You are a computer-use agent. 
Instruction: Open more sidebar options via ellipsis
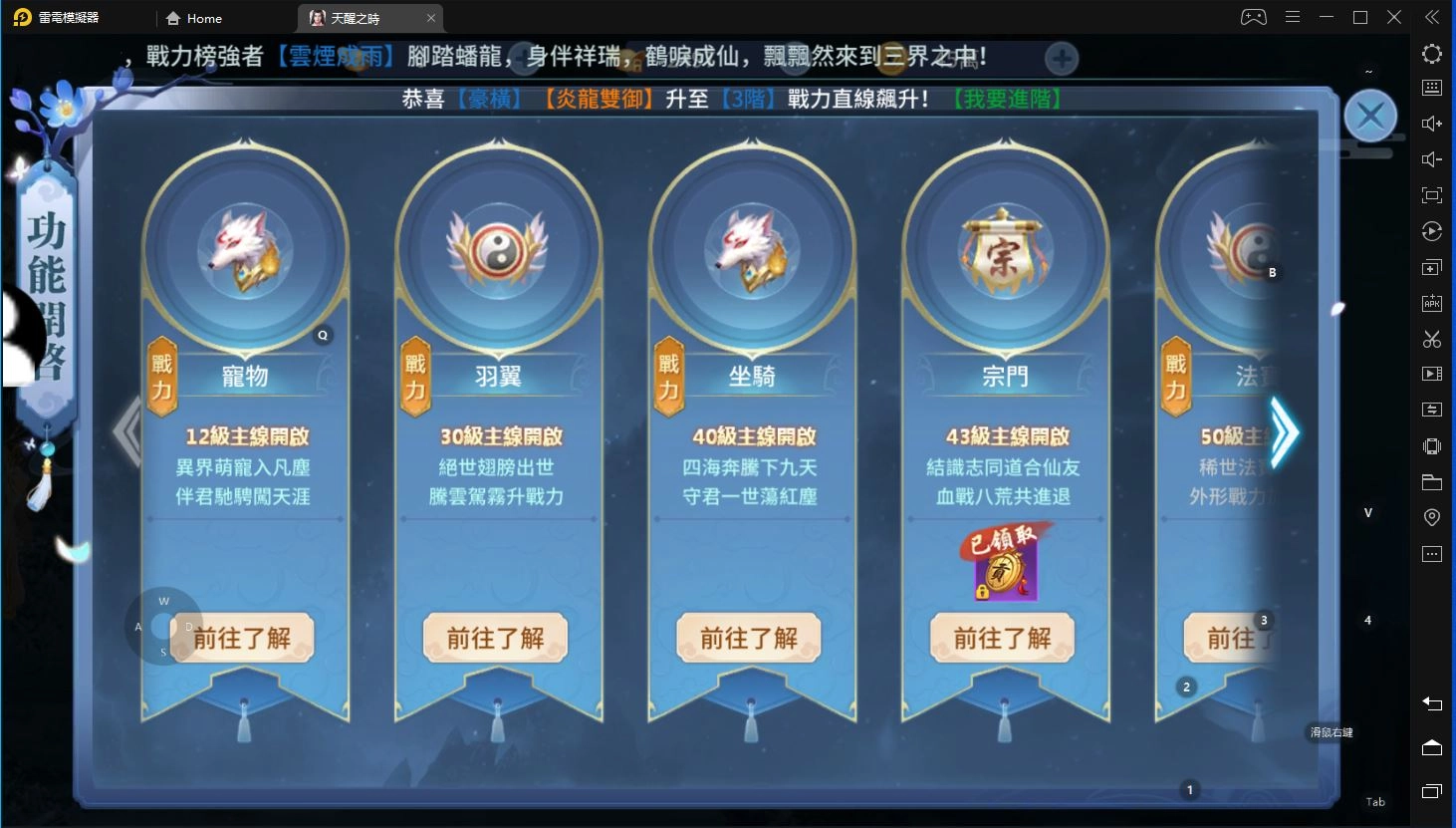click(x=1431, y=553)
